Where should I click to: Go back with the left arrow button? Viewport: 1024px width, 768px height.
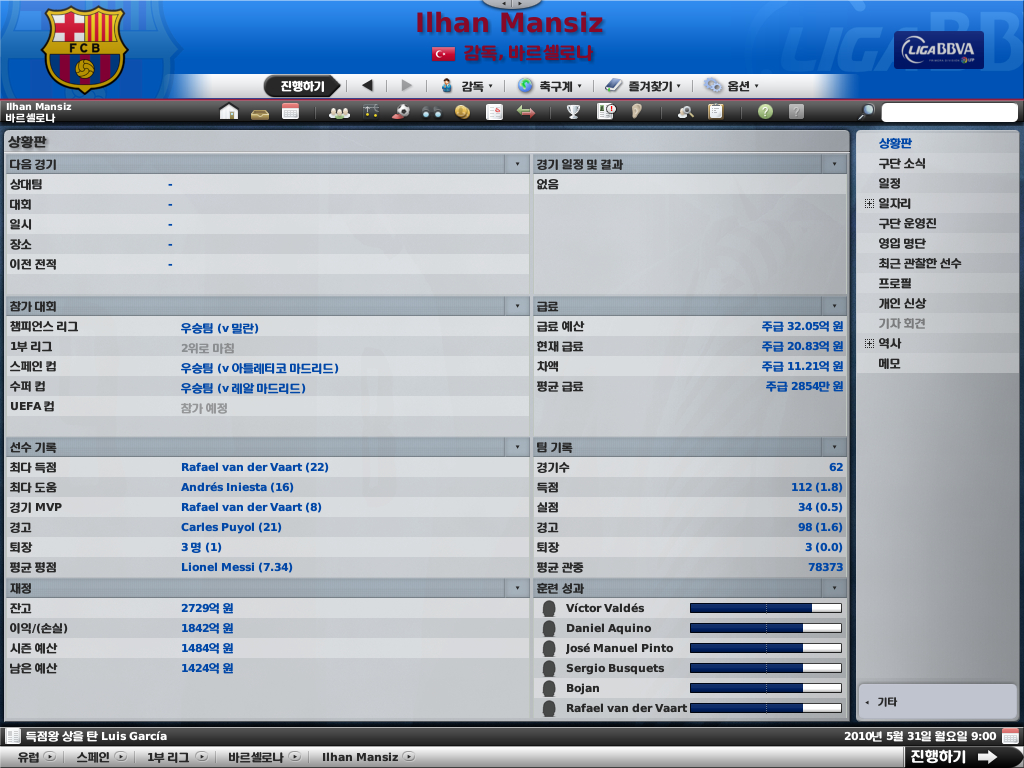click(367, 86)
